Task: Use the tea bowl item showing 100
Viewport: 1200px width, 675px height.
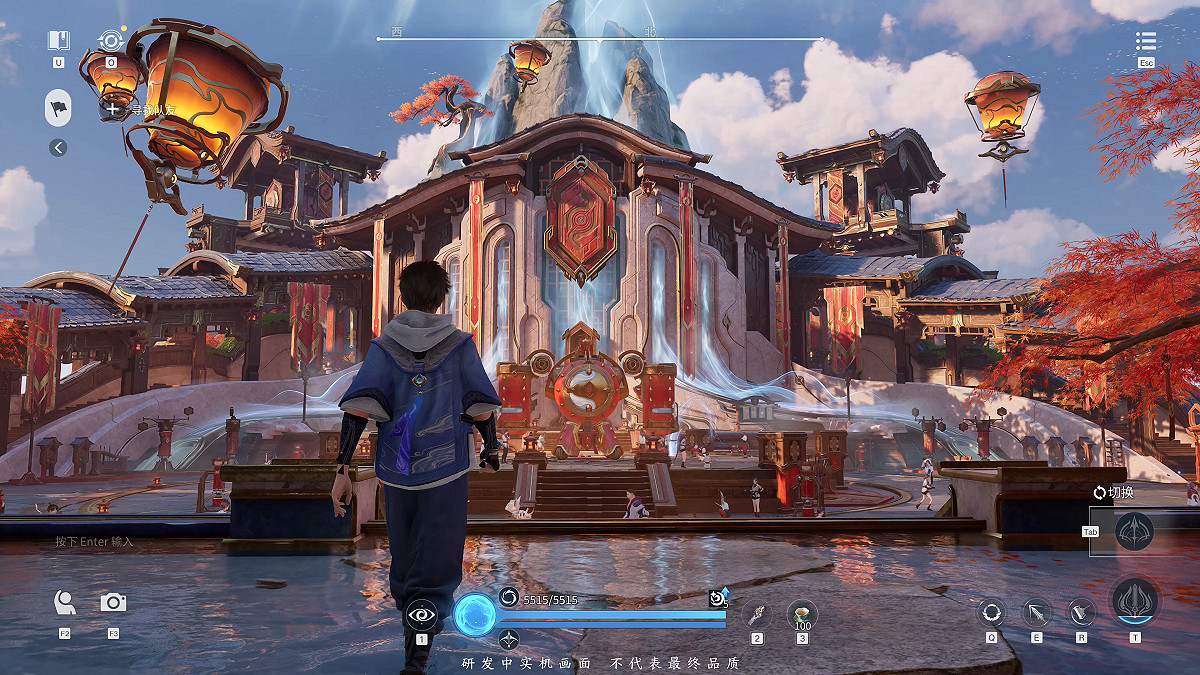Action: click(x=802, y=613)
